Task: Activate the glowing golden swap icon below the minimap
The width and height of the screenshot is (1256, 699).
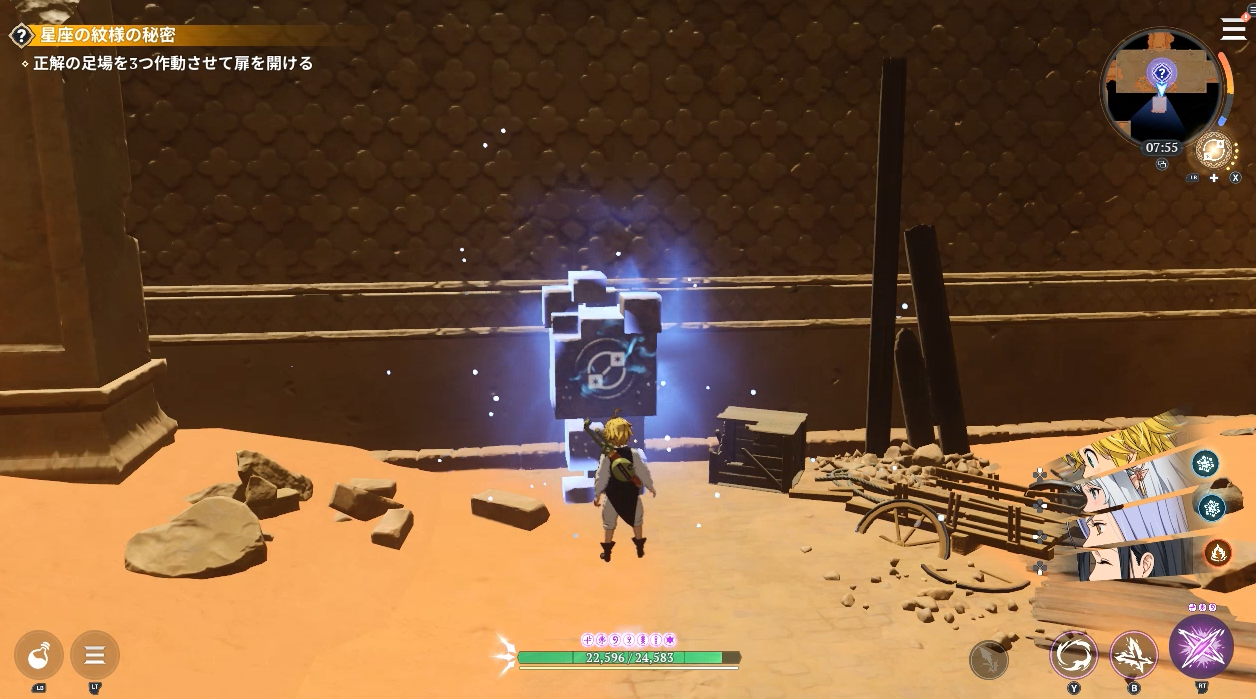Action: click(1214, 151)
